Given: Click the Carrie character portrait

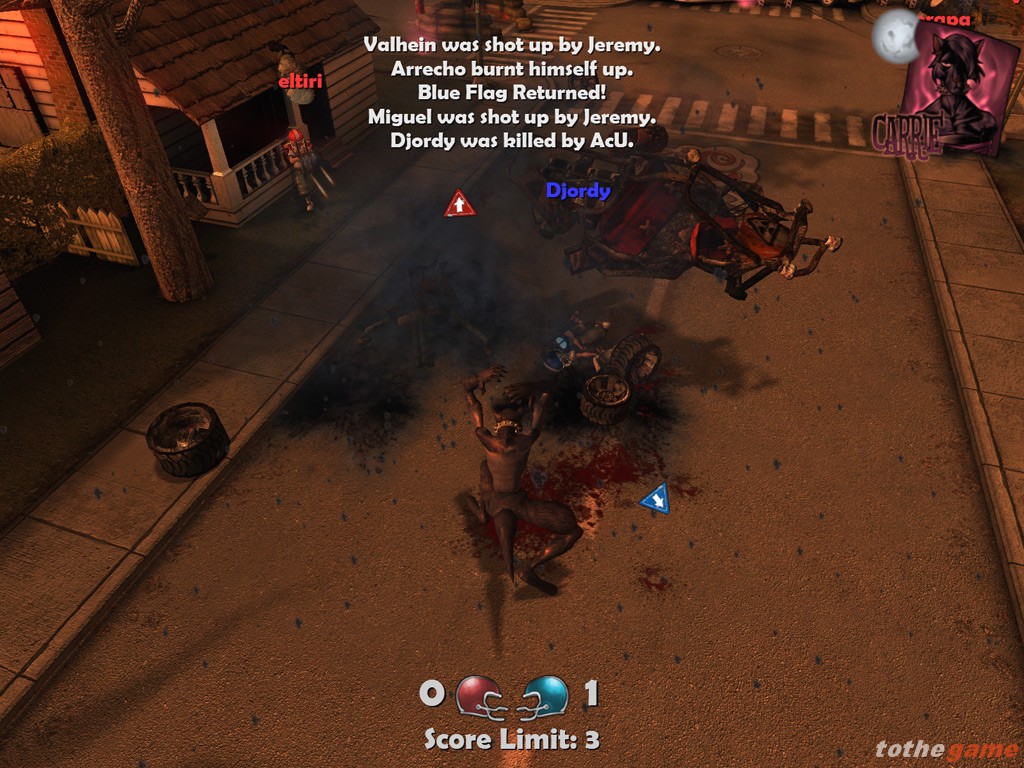Looking at the screenshot, I should click(x=951, y=90).
